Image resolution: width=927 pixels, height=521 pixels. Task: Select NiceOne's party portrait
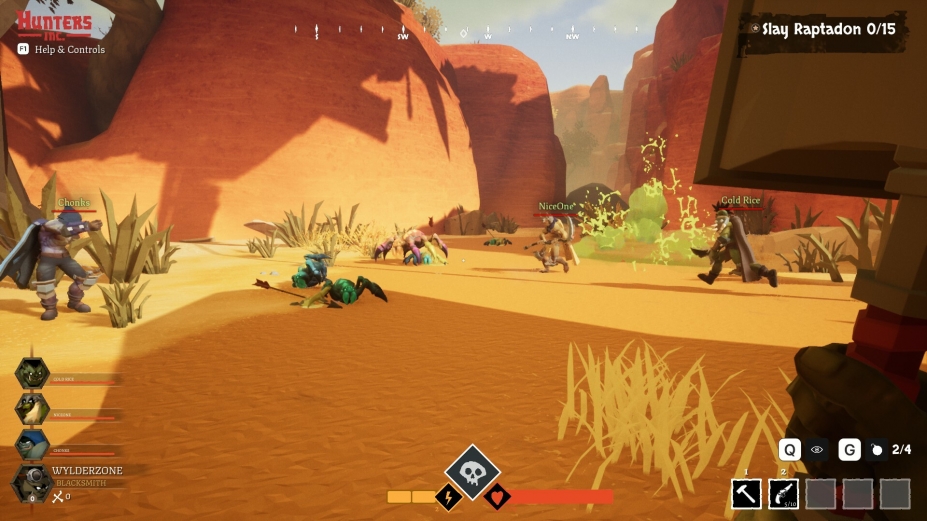coord(32,408)
